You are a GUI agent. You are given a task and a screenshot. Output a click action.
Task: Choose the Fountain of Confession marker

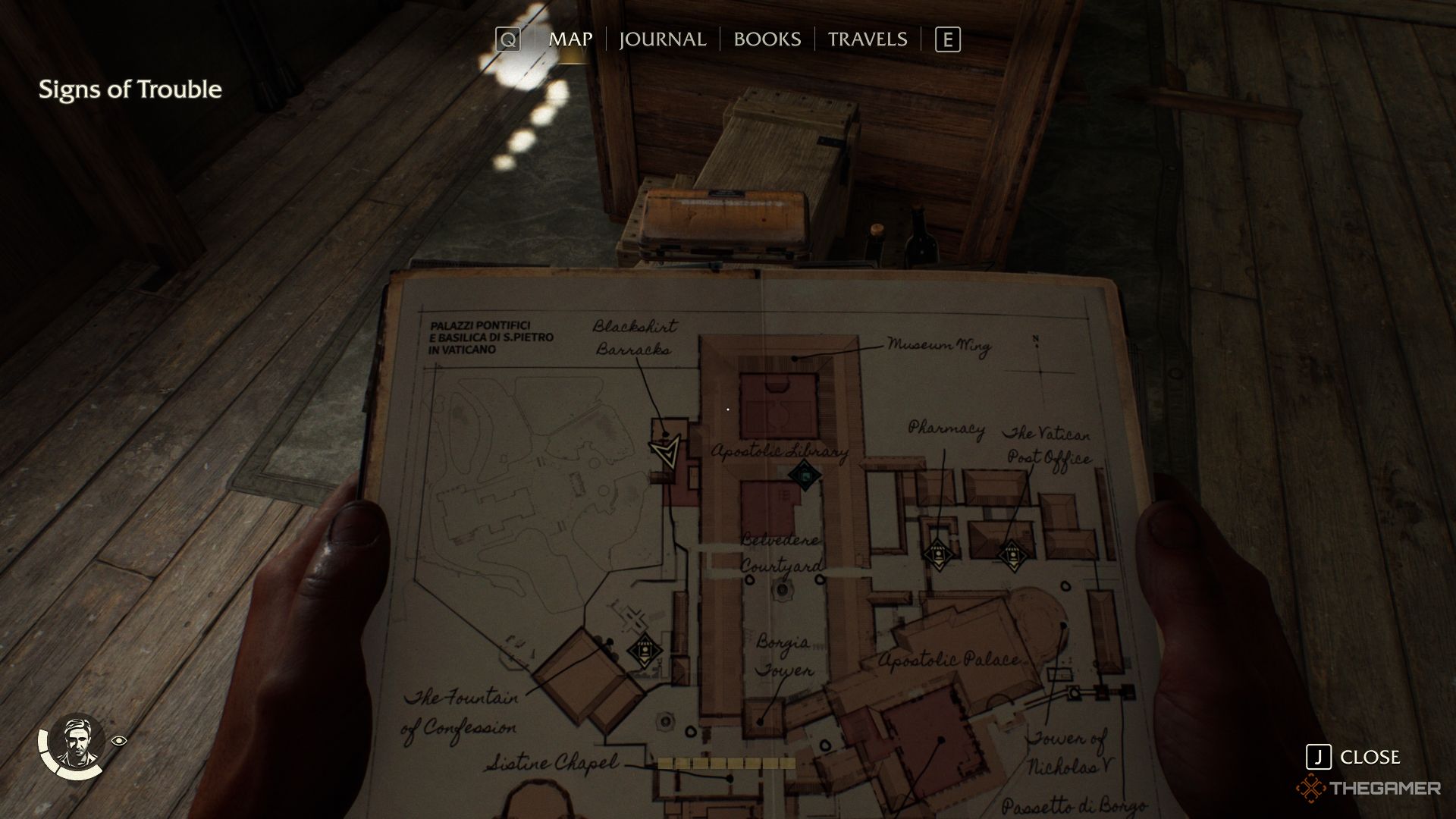point(644,650)
